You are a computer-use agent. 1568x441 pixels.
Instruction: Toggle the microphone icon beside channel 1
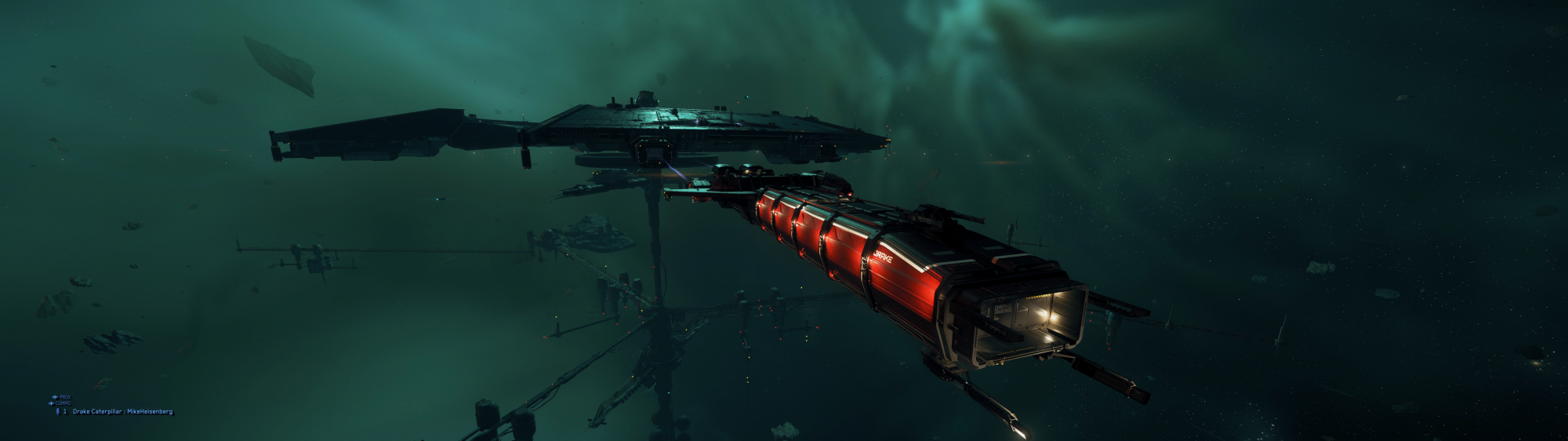pos(56,411)
